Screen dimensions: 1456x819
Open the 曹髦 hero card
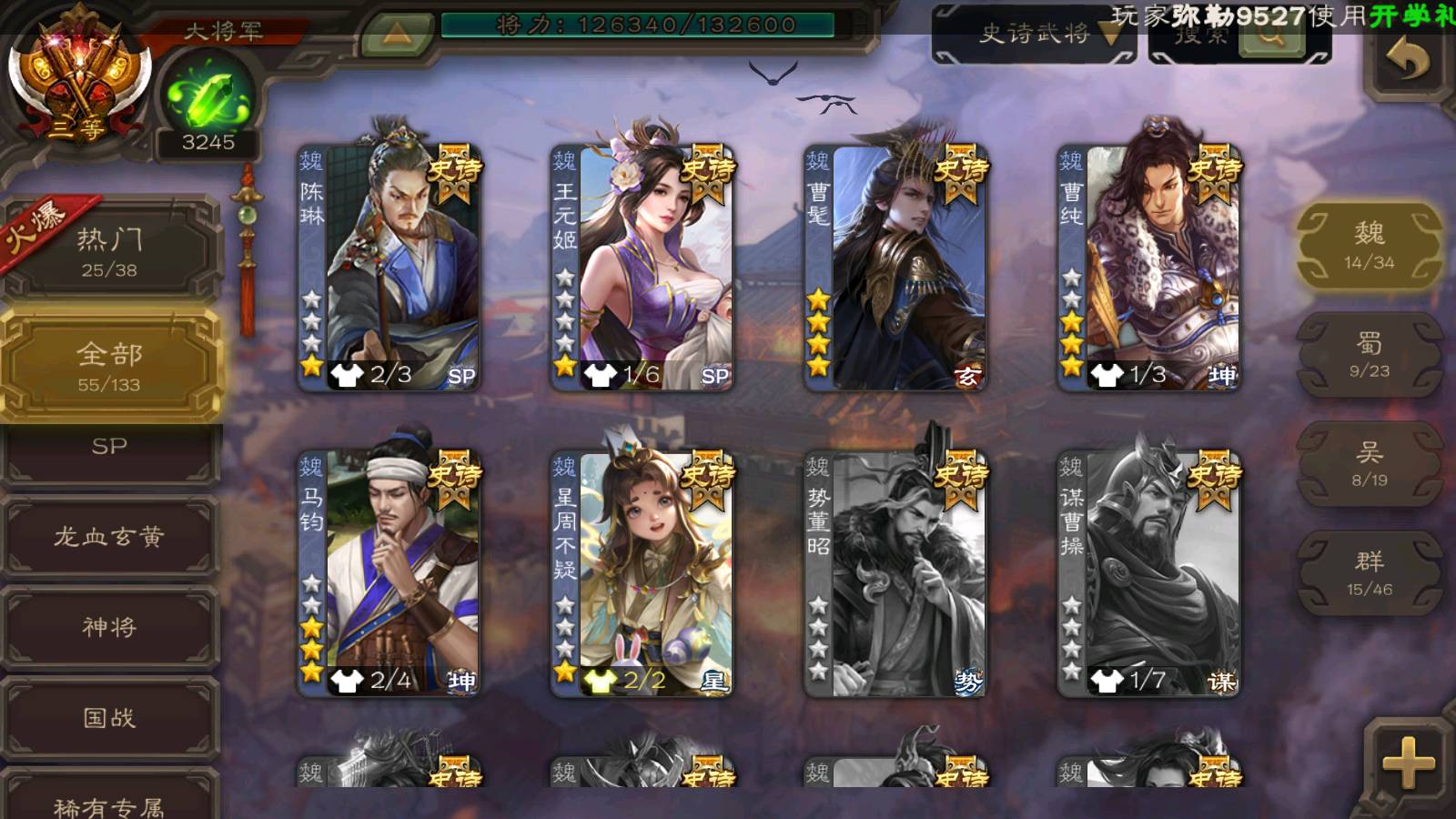point(895,268)
